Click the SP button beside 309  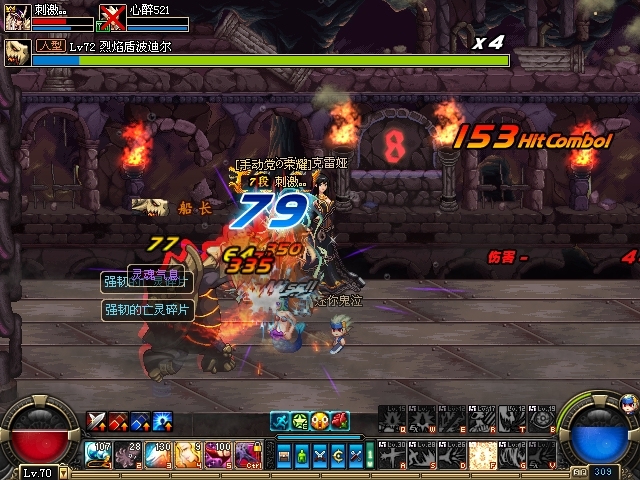click(x=581, y=470)
